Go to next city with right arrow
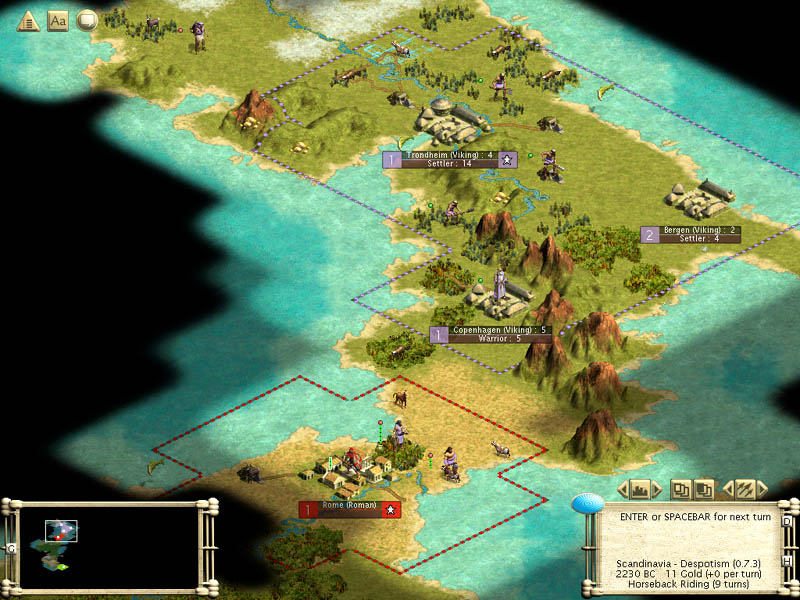 (662, 489)
